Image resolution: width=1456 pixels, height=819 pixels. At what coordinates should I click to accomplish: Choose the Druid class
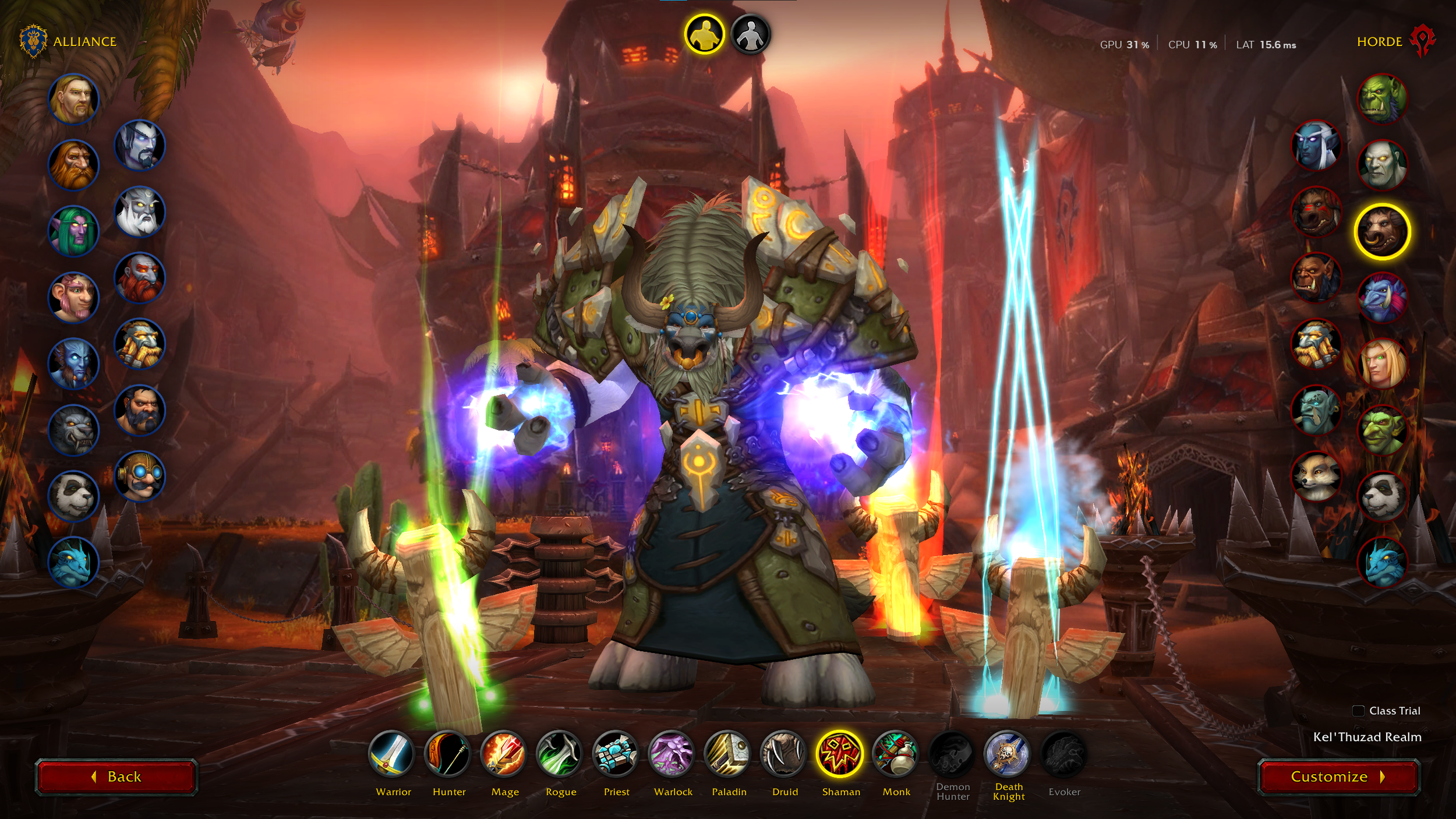[x=783, y=754]
